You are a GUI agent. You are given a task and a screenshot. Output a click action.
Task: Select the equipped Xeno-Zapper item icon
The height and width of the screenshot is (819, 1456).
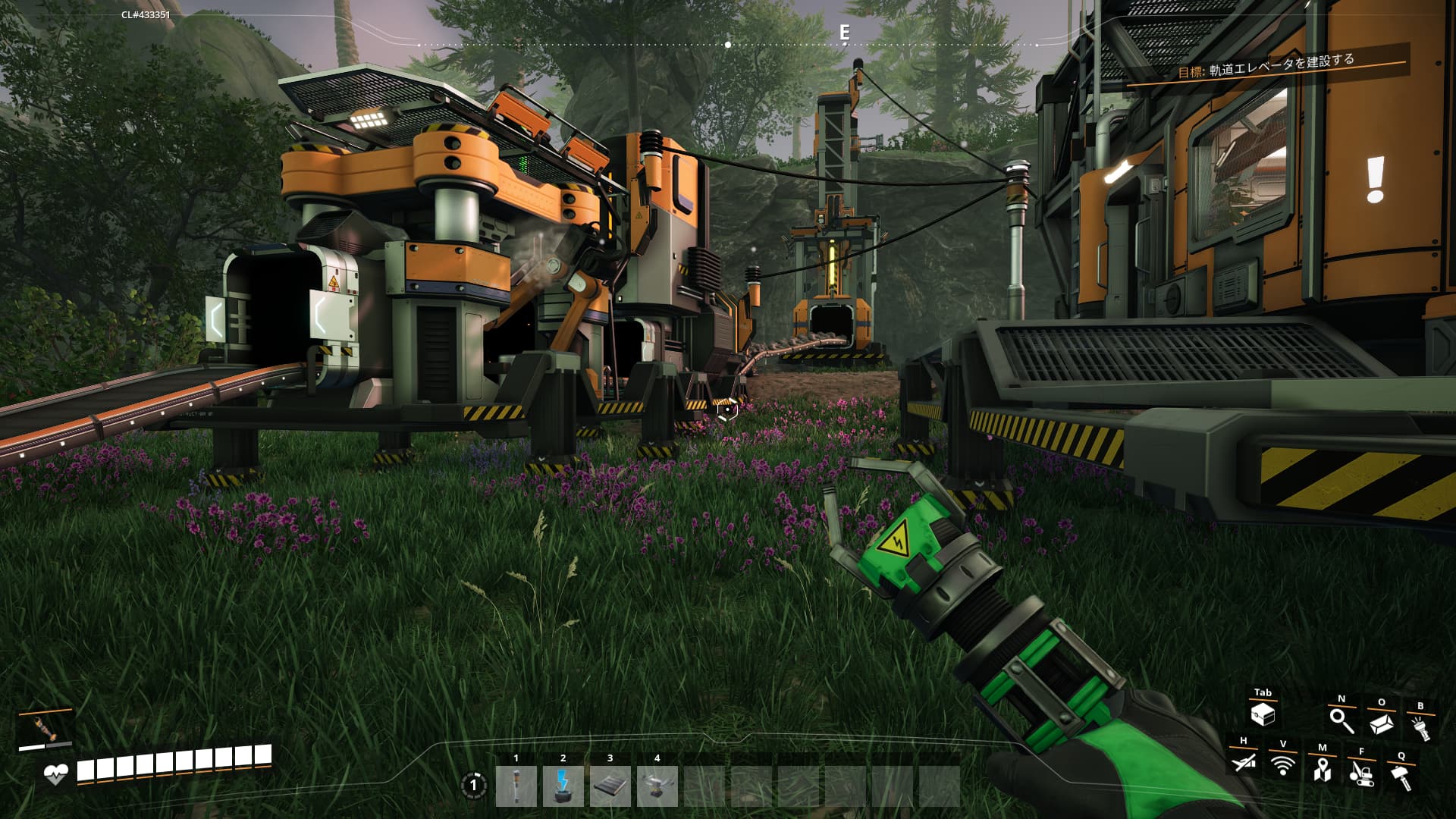coord(45,728)
